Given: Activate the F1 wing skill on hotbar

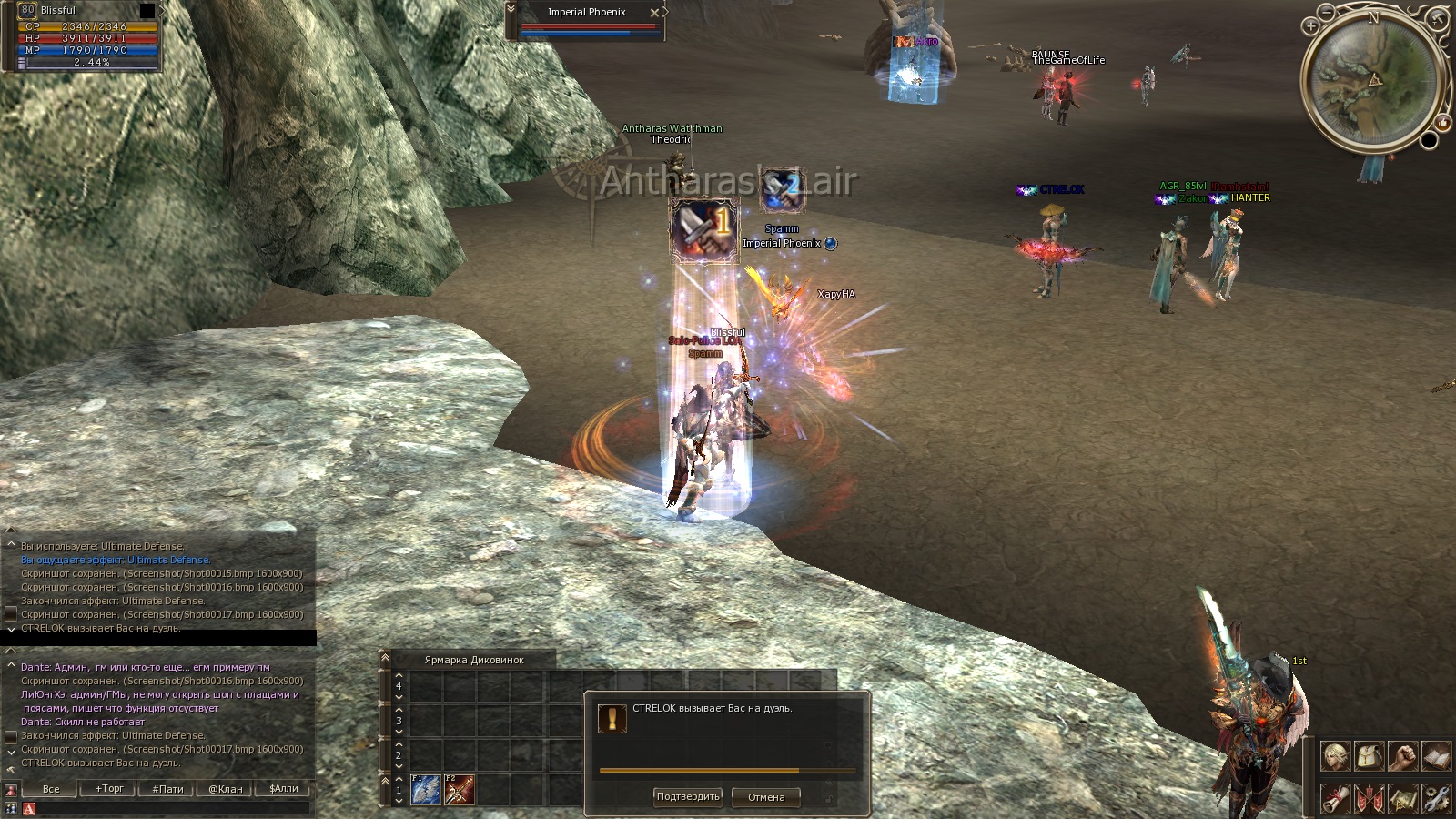Looking at the screenshot, I should 425,789.
